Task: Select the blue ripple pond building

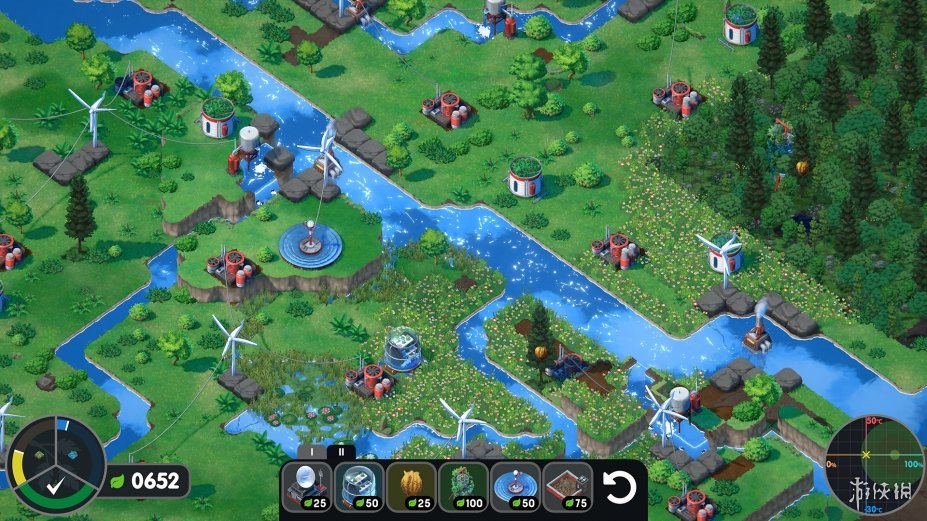Action: (515, 487)
